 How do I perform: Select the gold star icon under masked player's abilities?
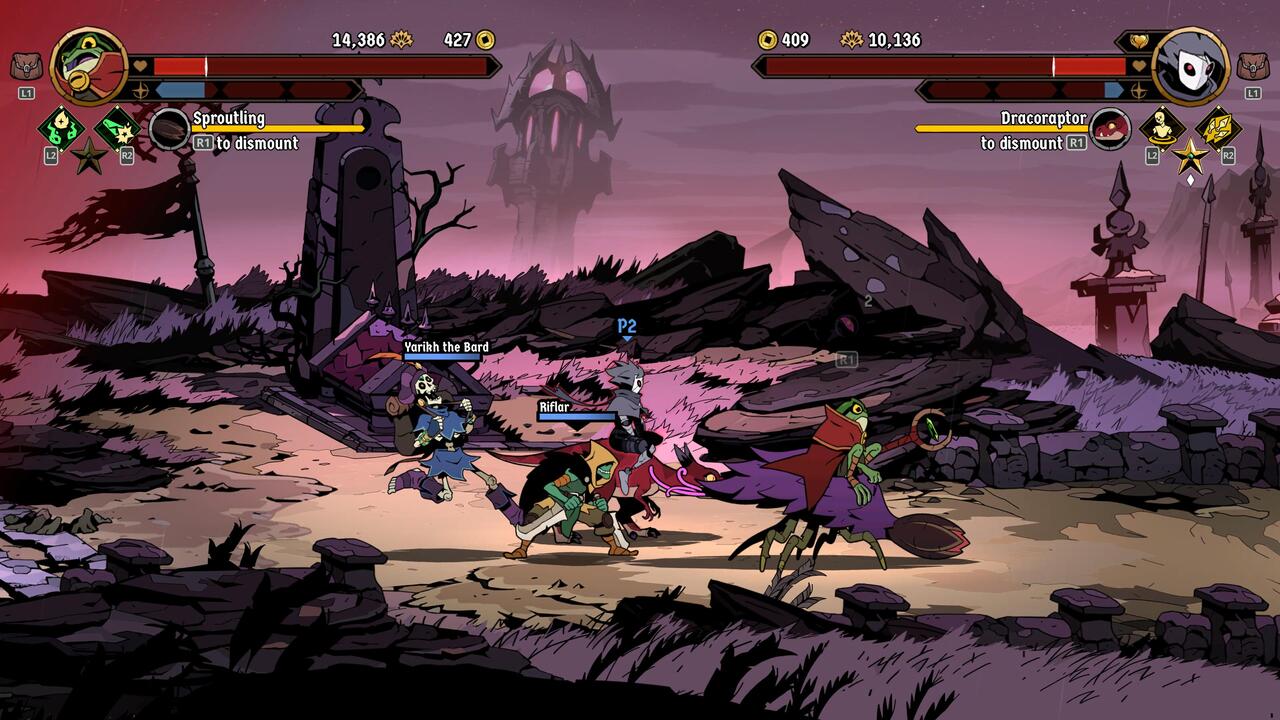pos(1190,156)
